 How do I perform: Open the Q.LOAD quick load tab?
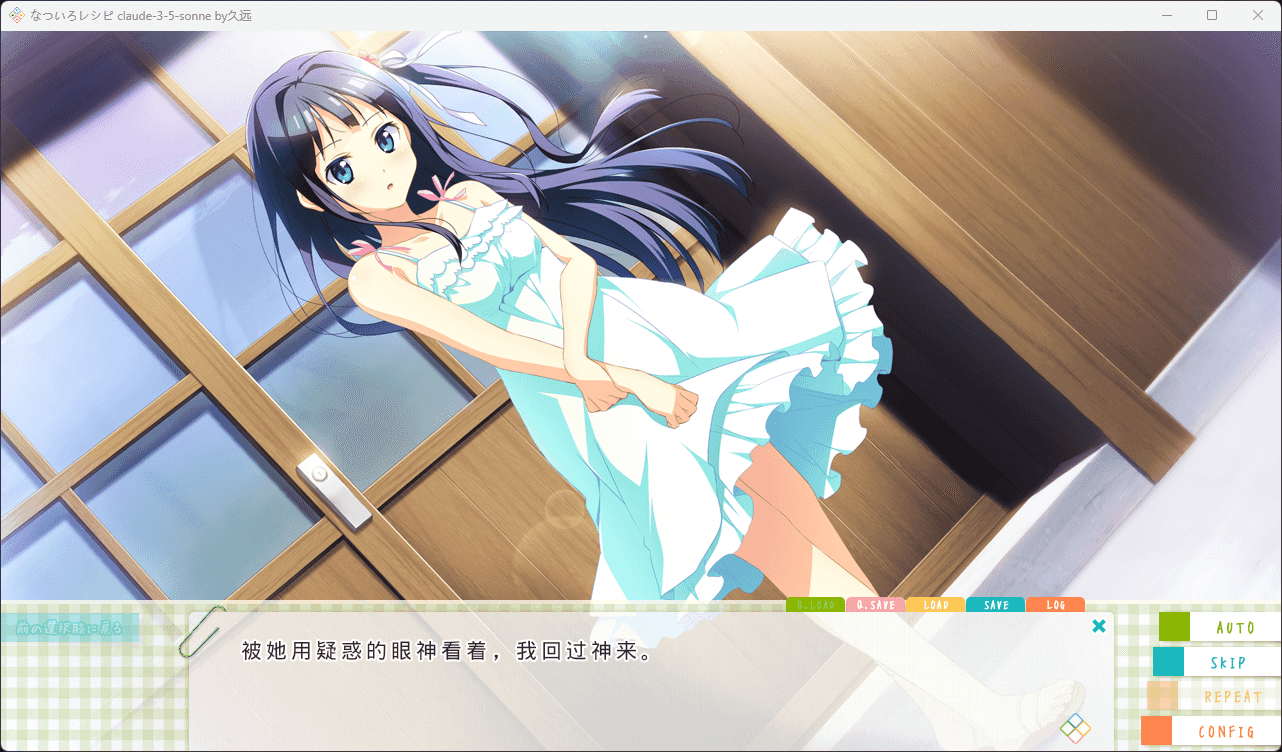(x=815, y=605)
